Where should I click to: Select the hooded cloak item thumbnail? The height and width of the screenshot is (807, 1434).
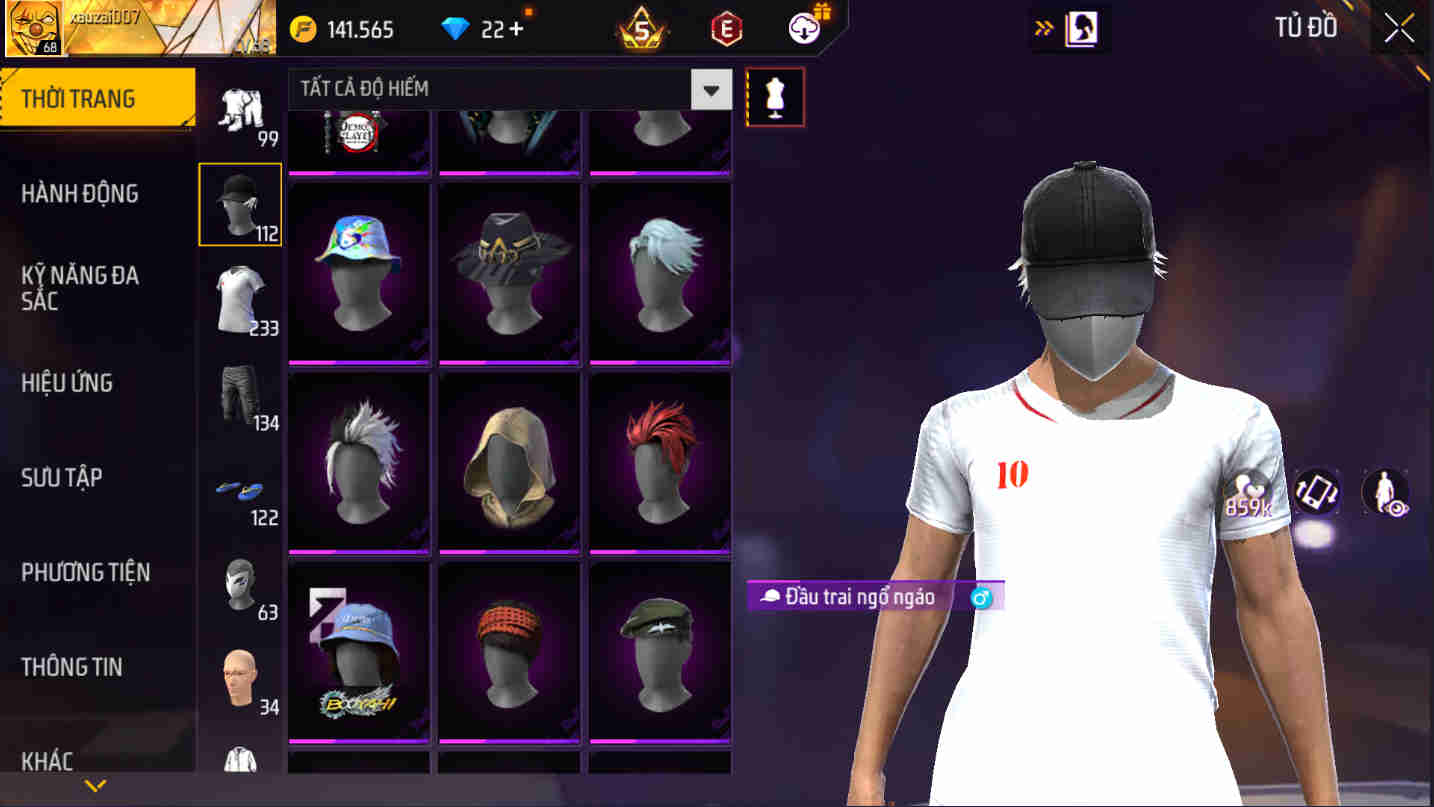tap(509, 461)
